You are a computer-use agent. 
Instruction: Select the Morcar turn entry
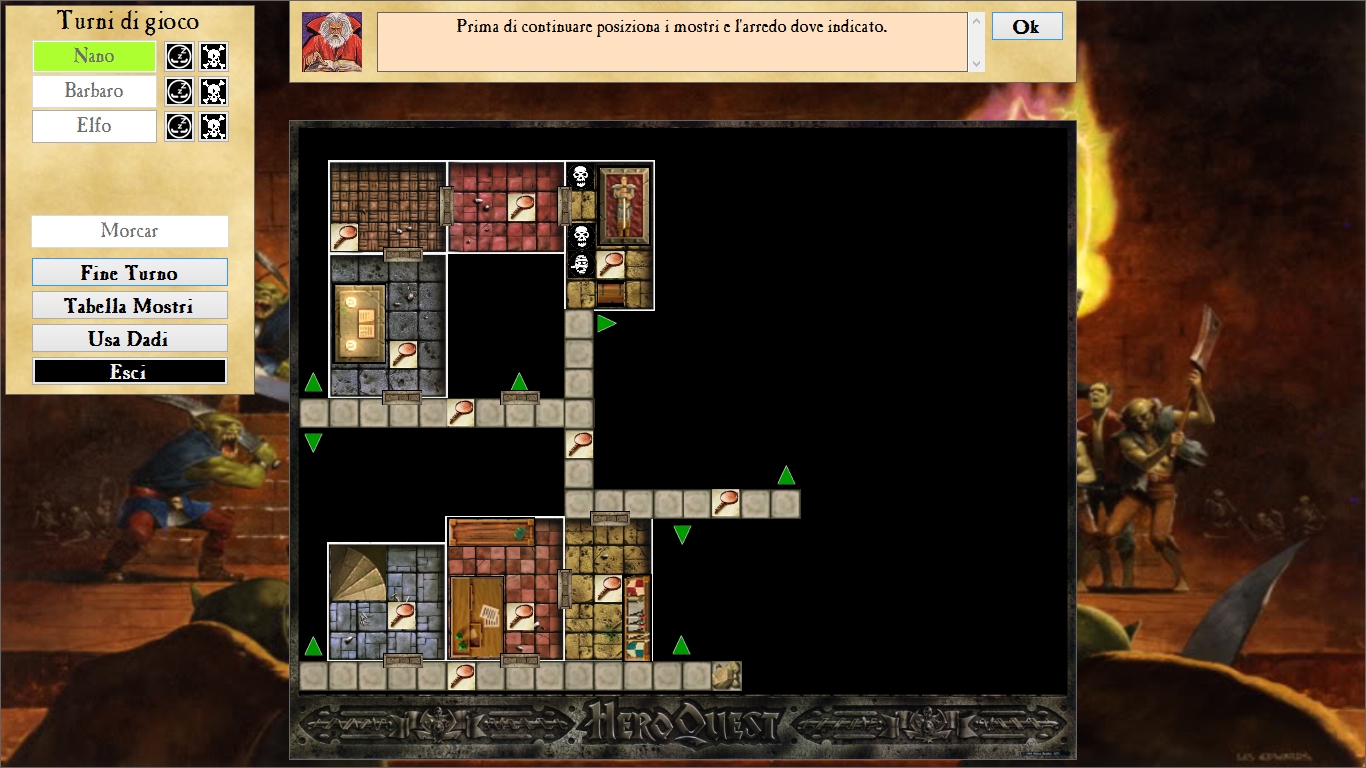[x=130, y=231]
